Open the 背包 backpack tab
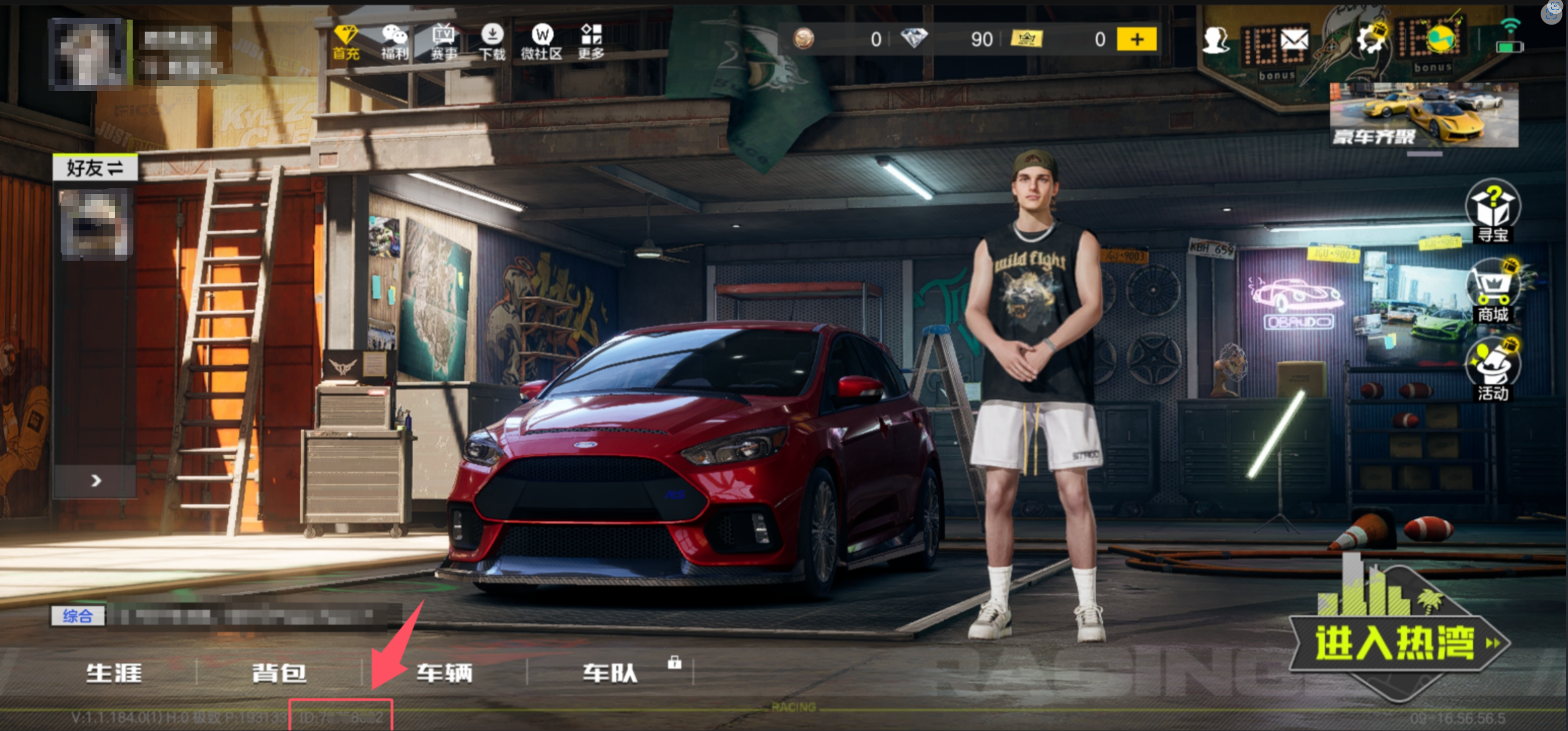 pyautogui.click(x=279, y=672)
